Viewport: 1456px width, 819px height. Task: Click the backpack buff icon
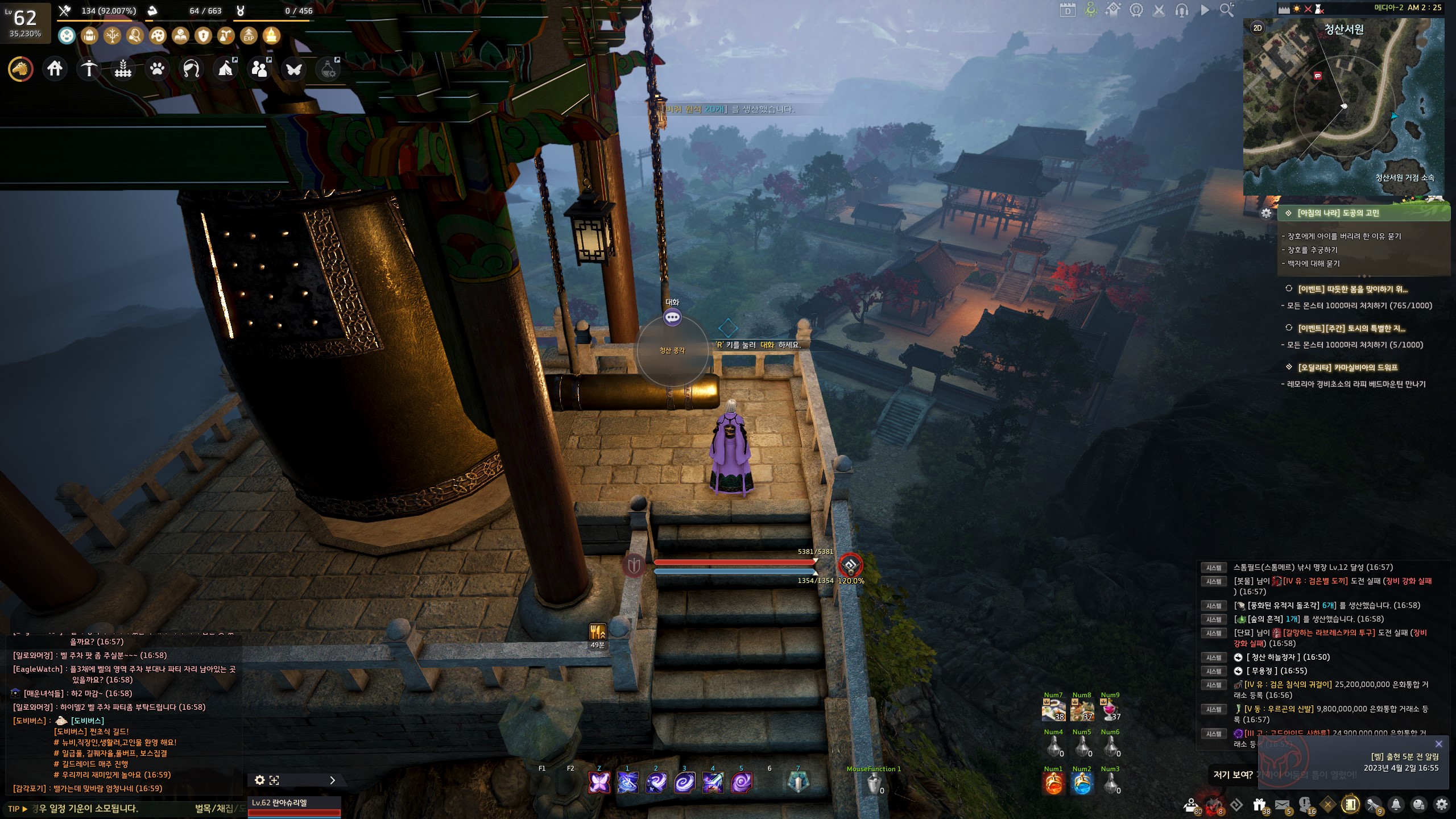coord(89,36)
